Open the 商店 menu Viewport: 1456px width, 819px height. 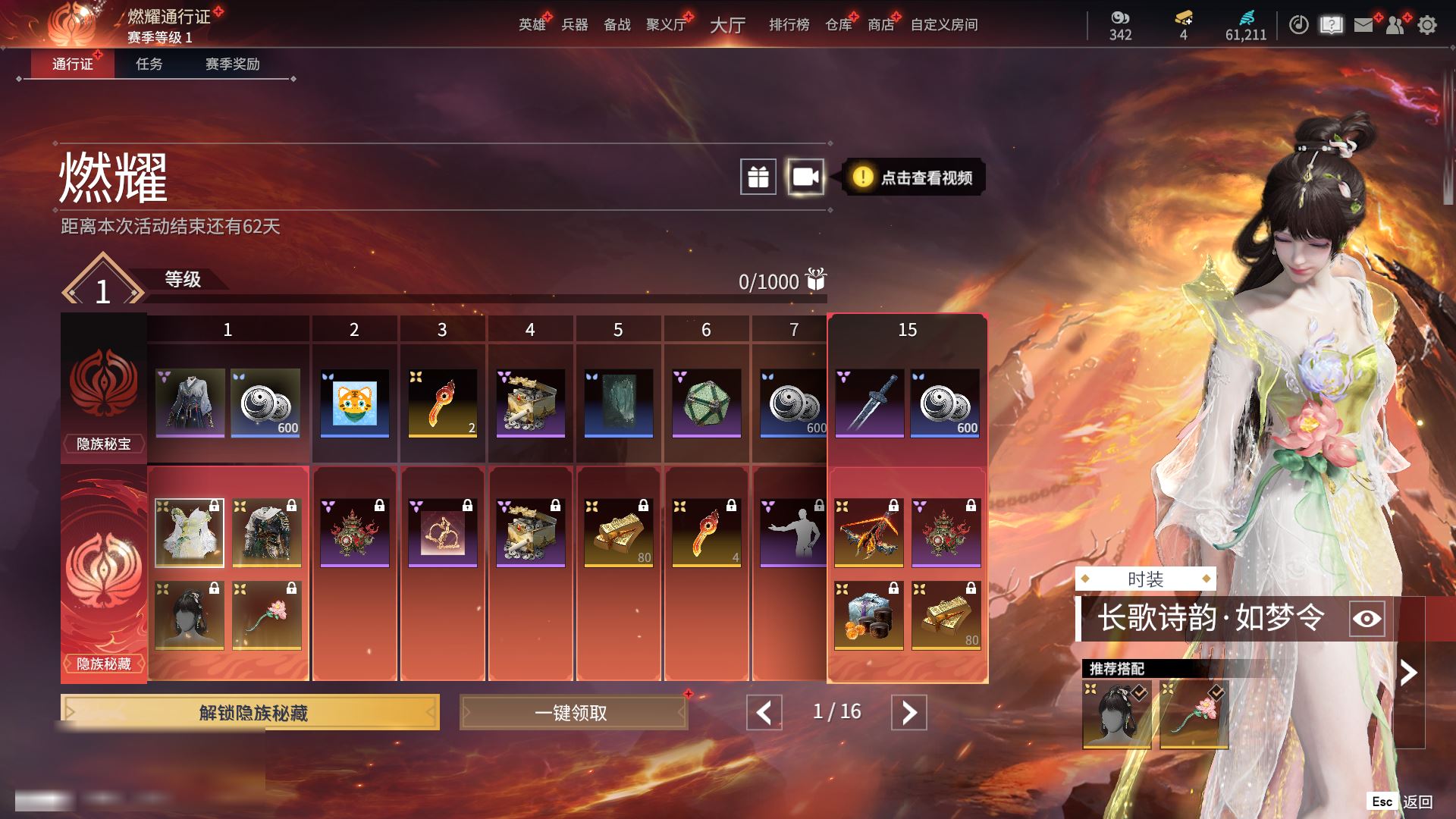(x=880, y=24)
